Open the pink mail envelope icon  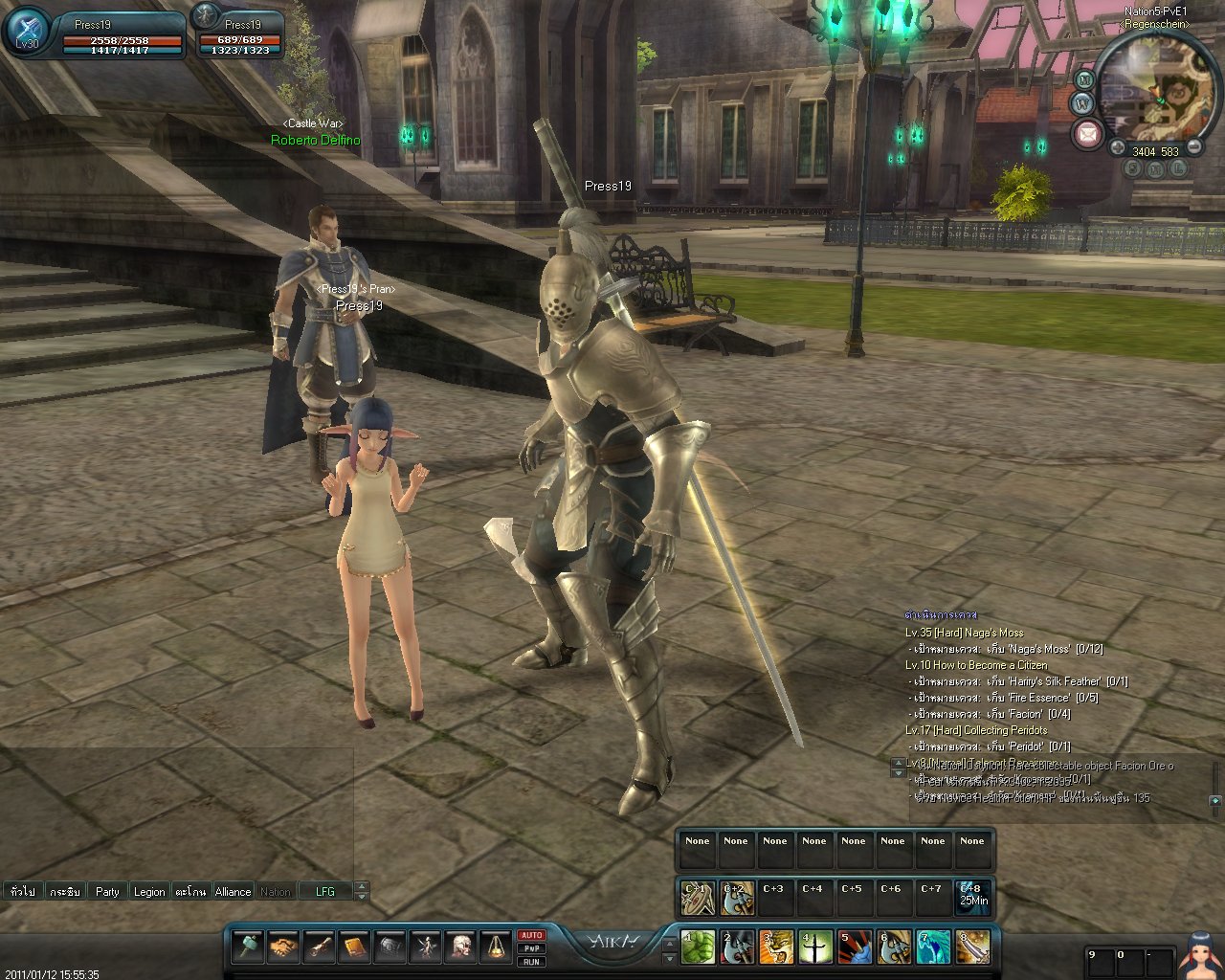(x=1087, y=134)
